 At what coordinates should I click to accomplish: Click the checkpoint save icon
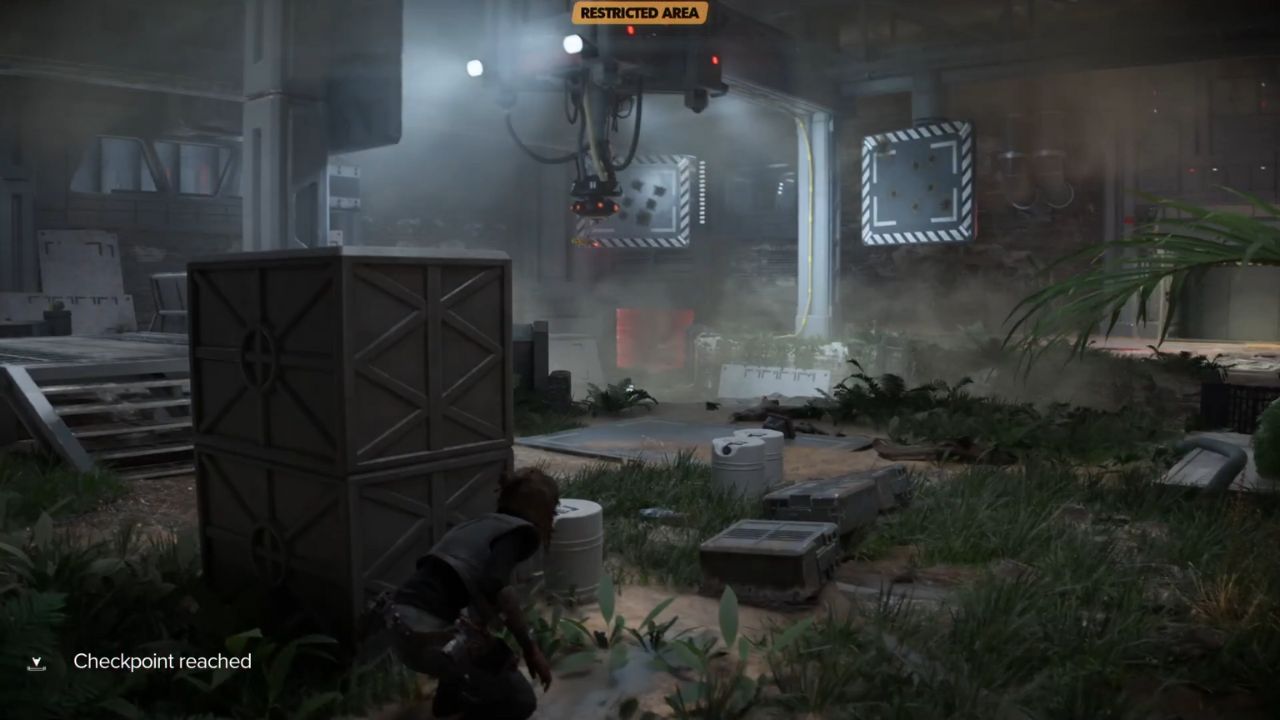(x=38, y=661)
